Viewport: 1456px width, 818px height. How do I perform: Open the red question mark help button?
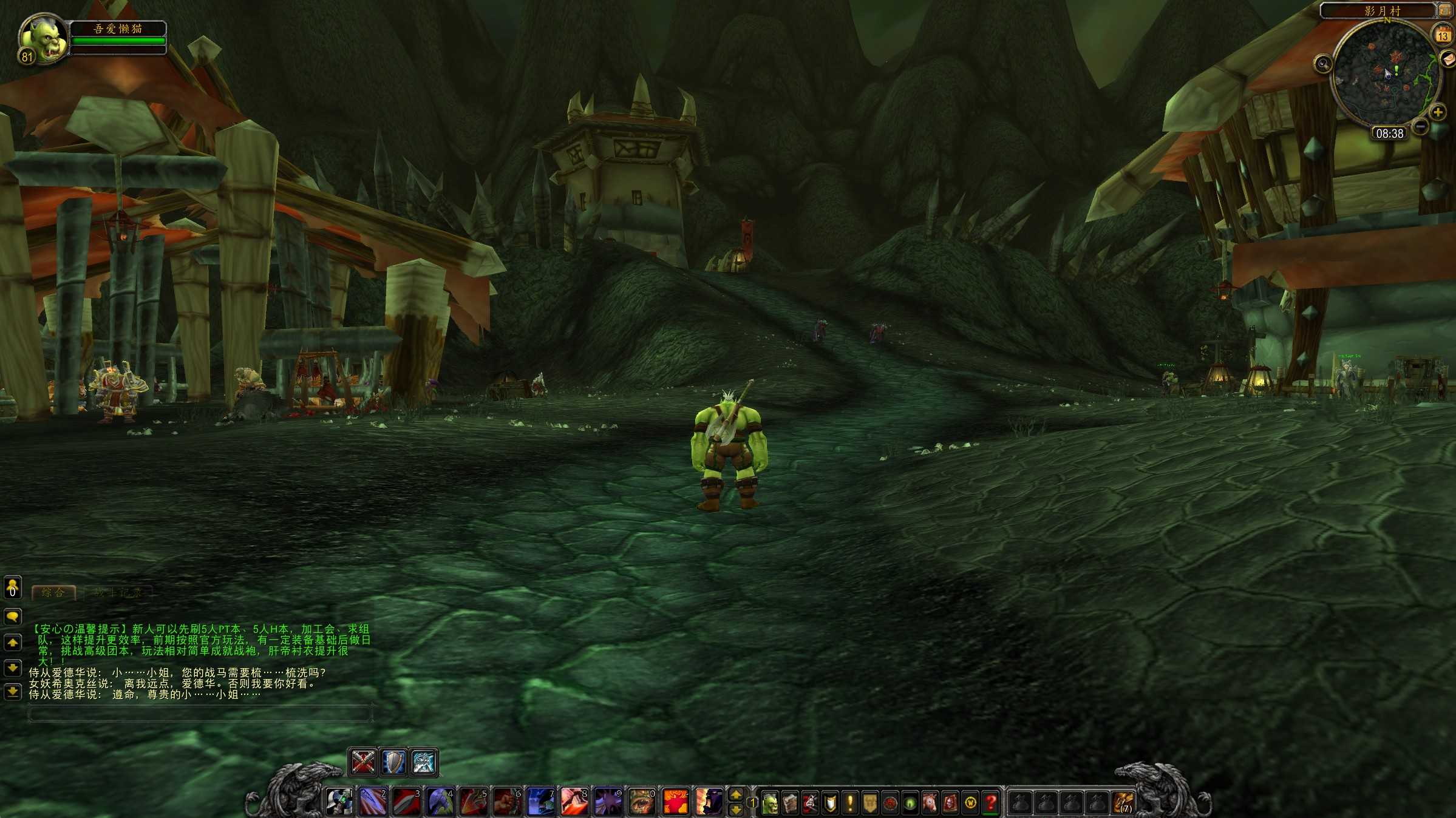click(x=990, y=803)
